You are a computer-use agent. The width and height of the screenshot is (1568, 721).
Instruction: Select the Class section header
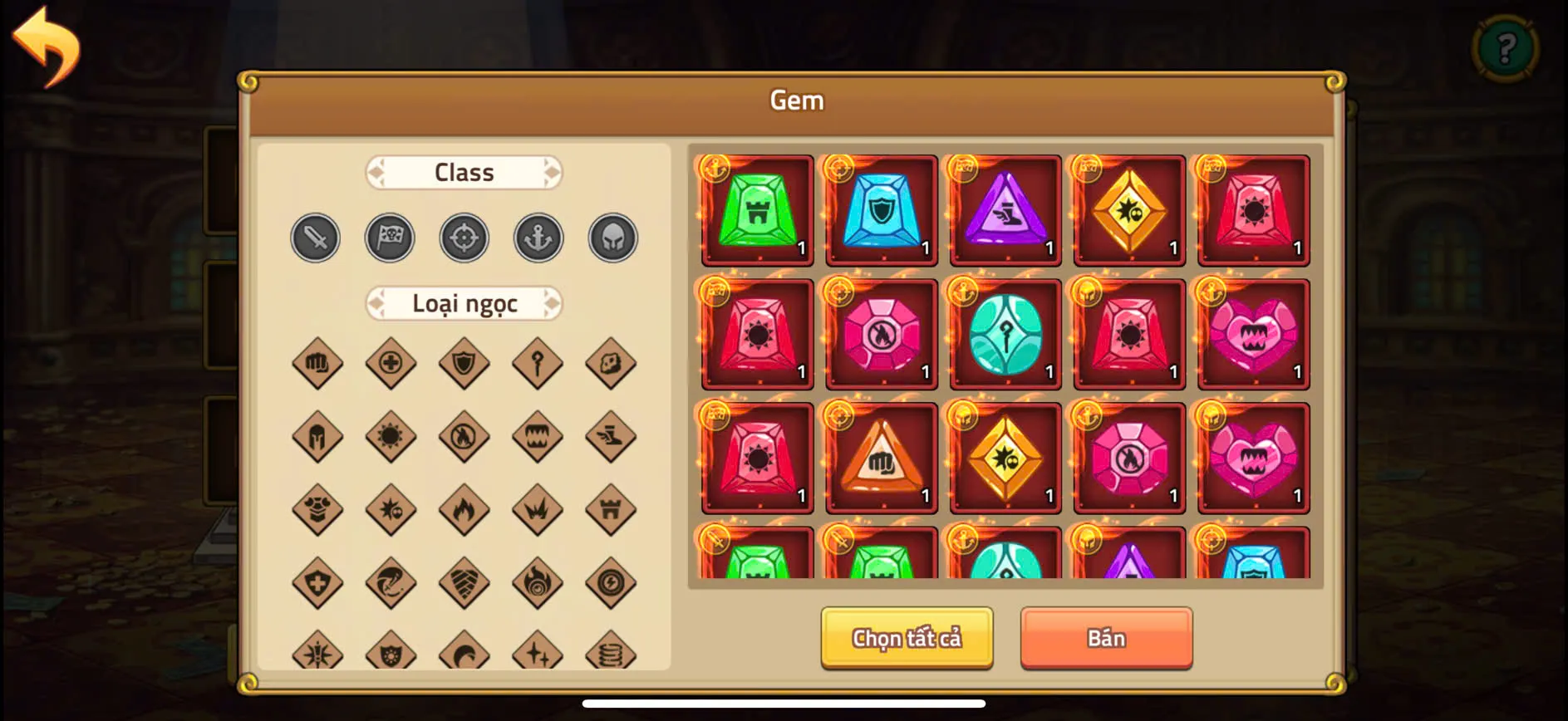(x=464, y=172)
